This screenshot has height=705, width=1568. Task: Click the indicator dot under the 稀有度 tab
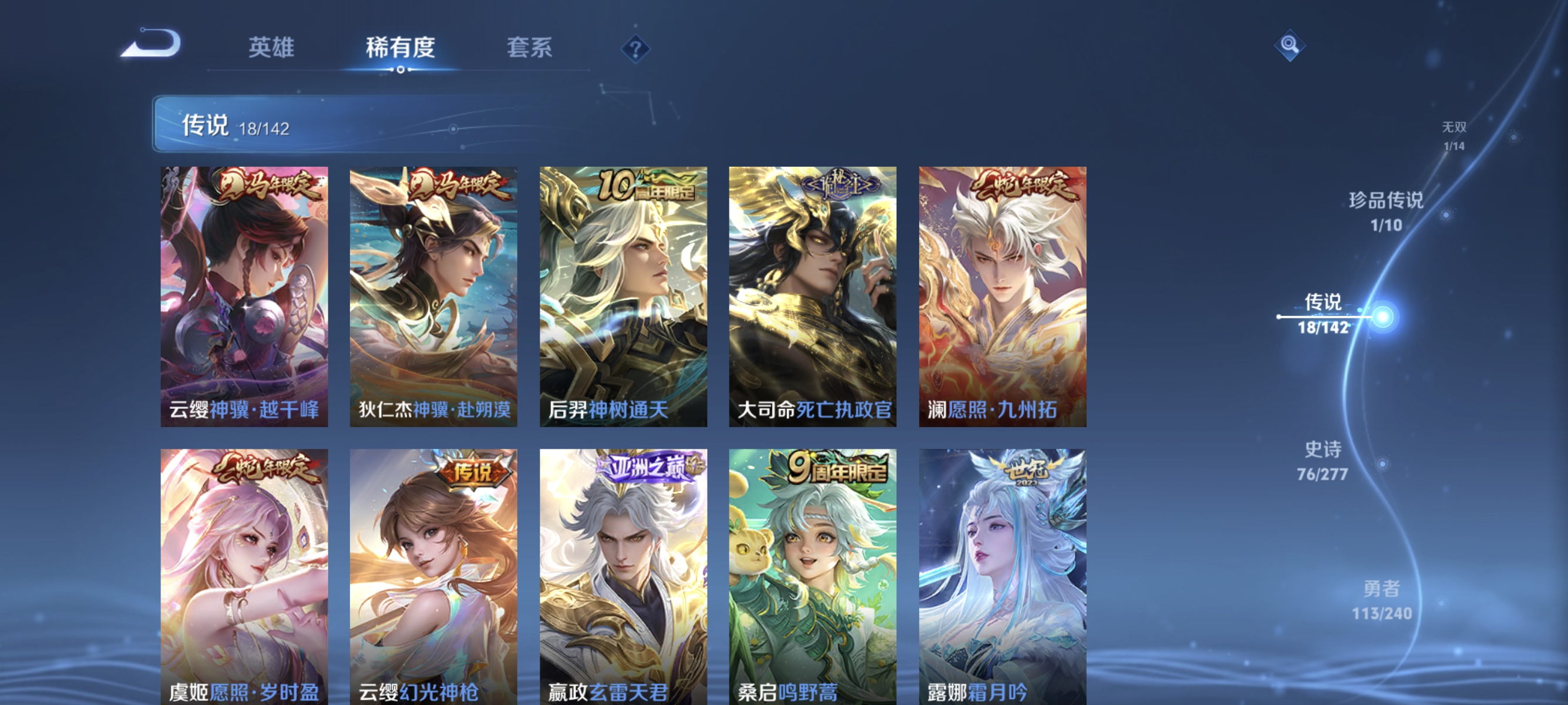[400, 69]
